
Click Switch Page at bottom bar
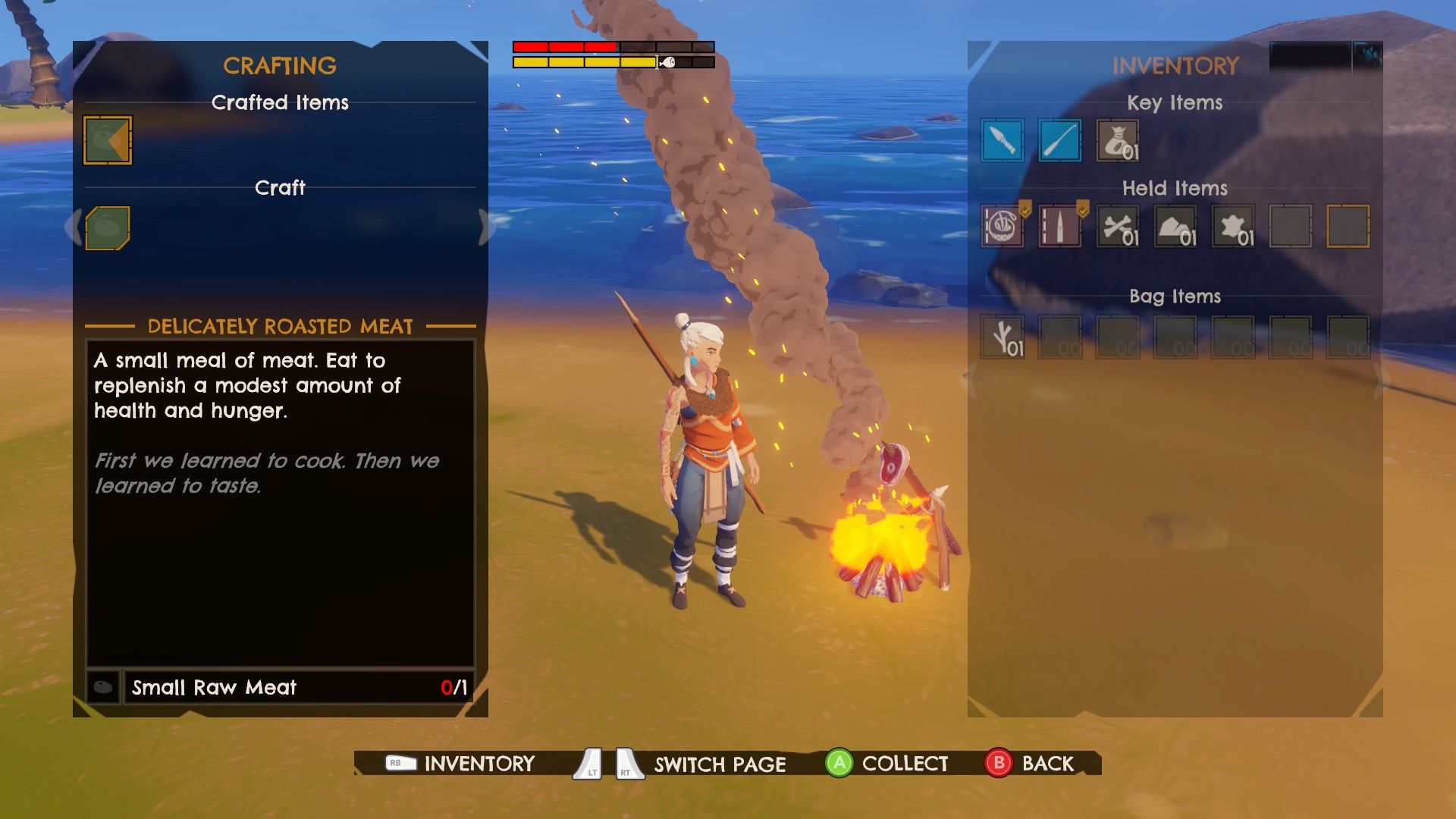point(720,764)
